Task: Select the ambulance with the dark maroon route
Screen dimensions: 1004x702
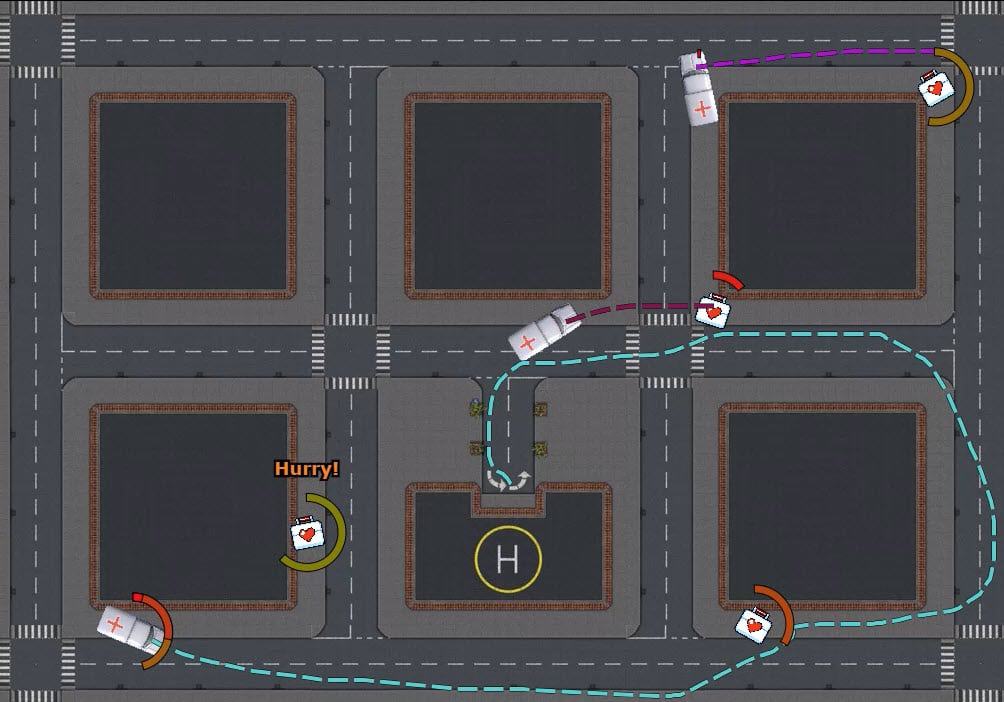Action: [541, 332]
